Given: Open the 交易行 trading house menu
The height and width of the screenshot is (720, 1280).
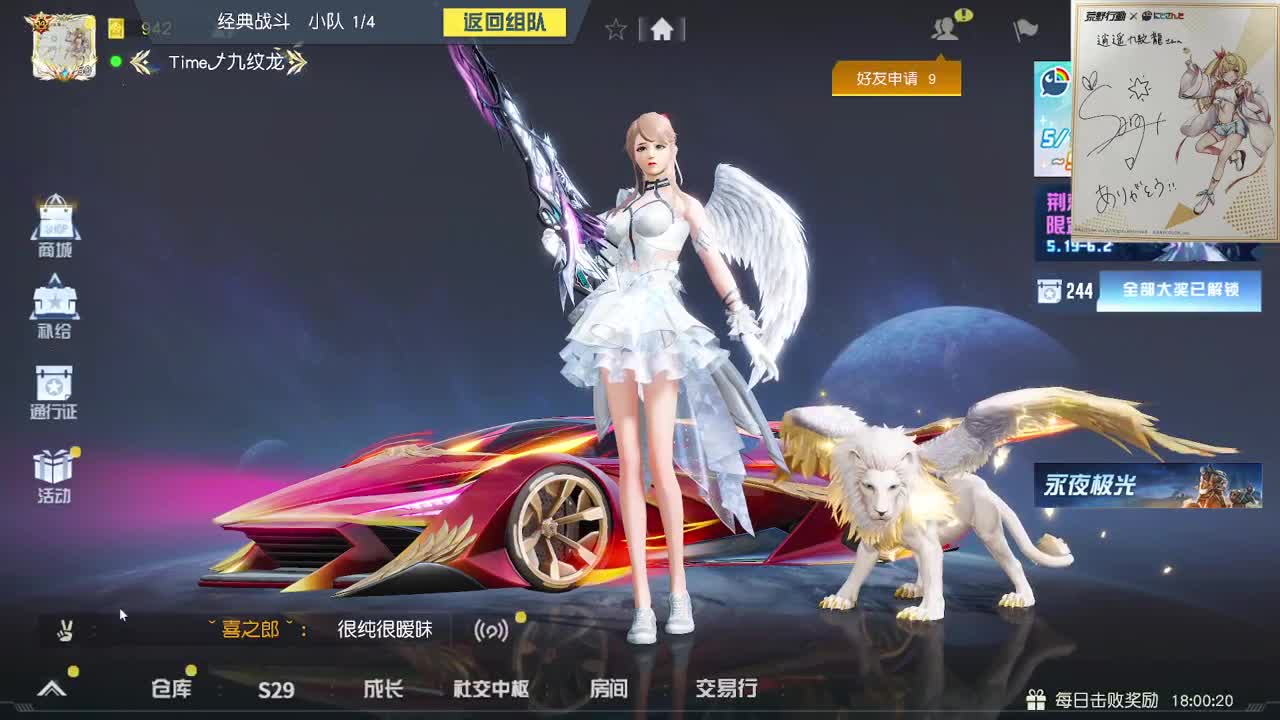Looking at the screenshot, I should 727,690.
